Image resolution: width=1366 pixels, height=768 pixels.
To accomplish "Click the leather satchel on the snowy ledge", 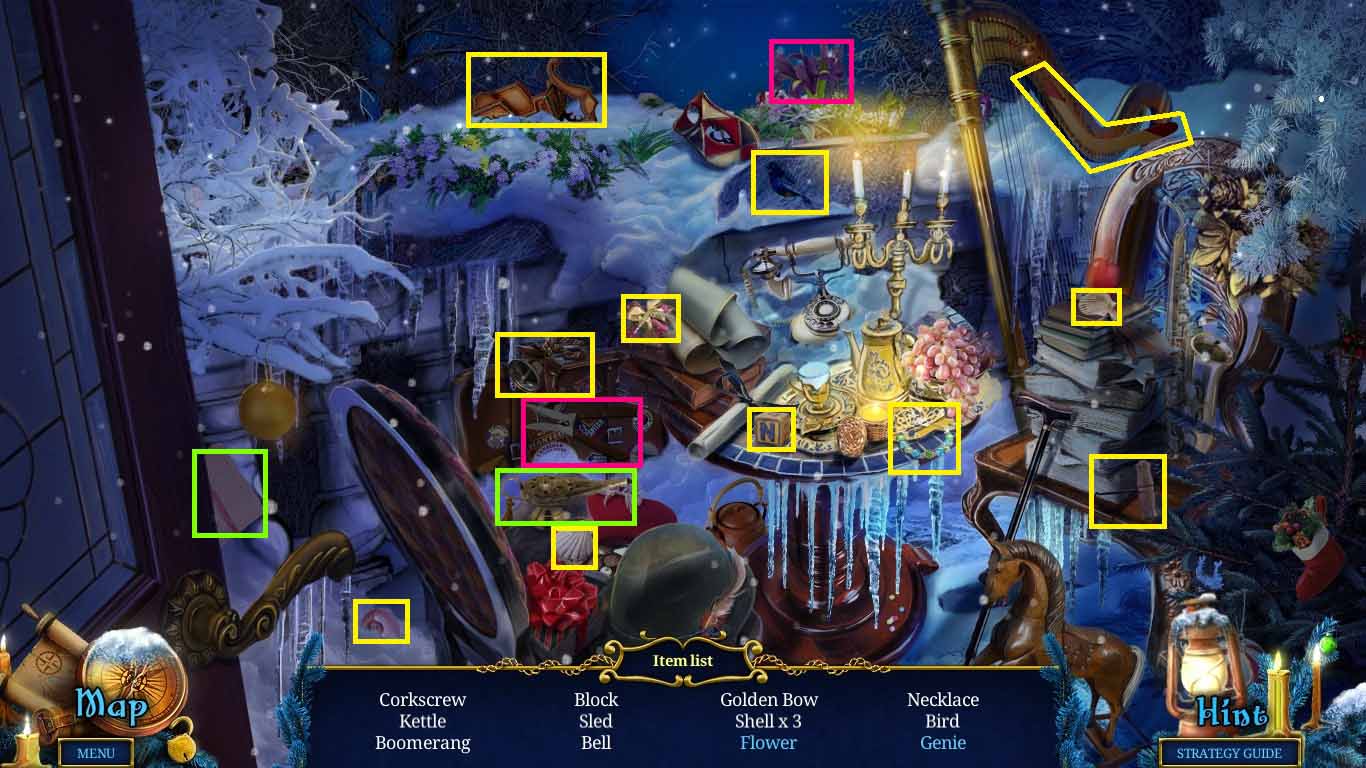I will 535,90.
